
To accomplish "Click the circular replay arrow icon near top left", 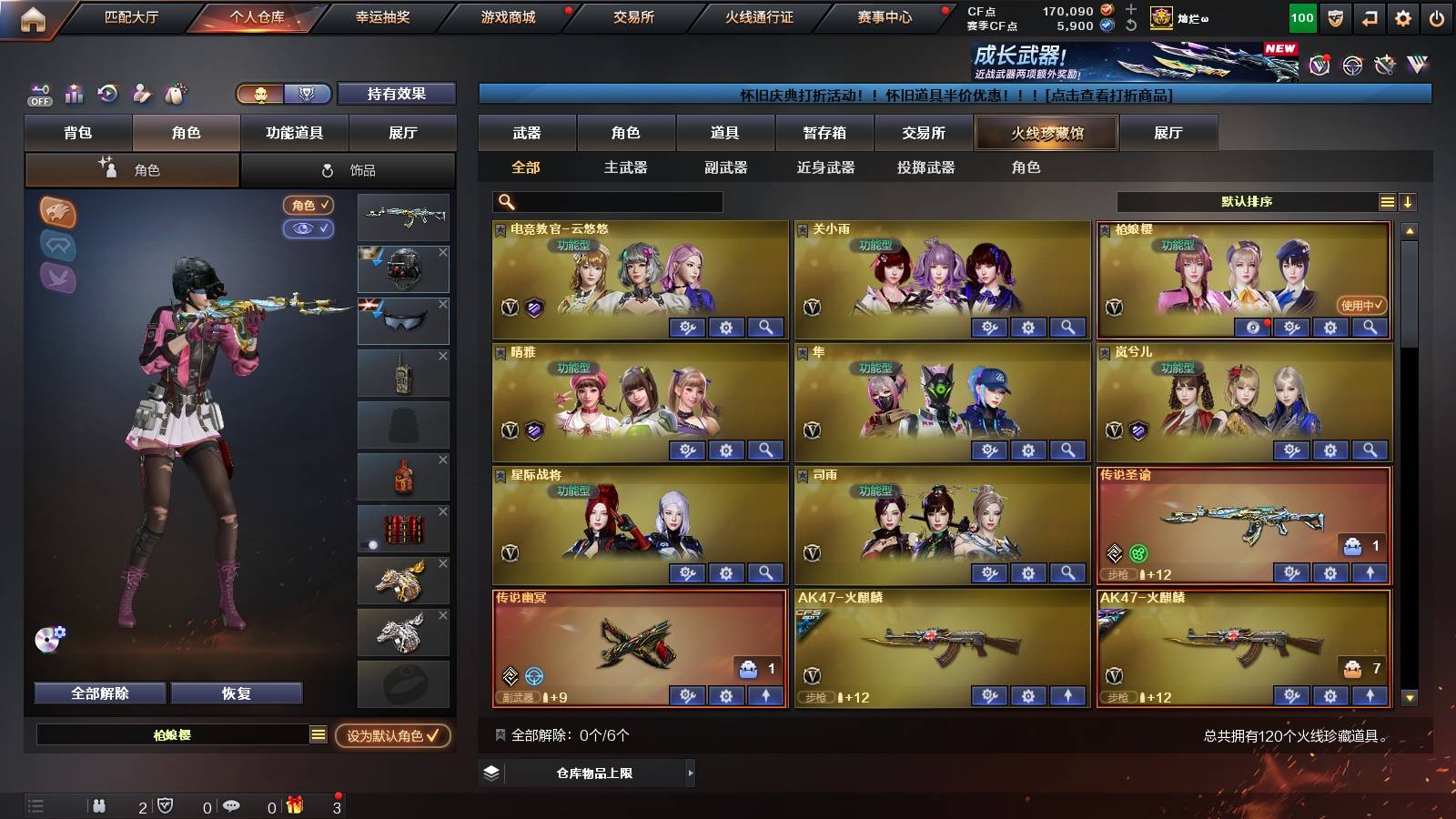I will pyautogui.click(x=108, y=92).
